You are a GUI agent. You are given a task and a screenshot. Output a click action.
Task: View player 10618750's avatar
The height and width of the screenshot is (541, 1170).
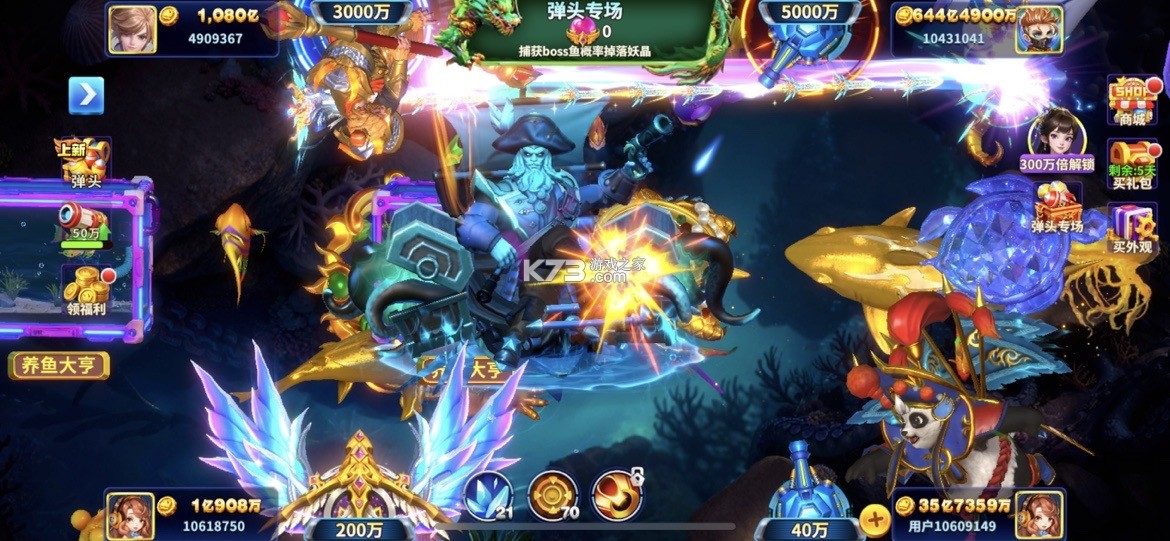130,516
